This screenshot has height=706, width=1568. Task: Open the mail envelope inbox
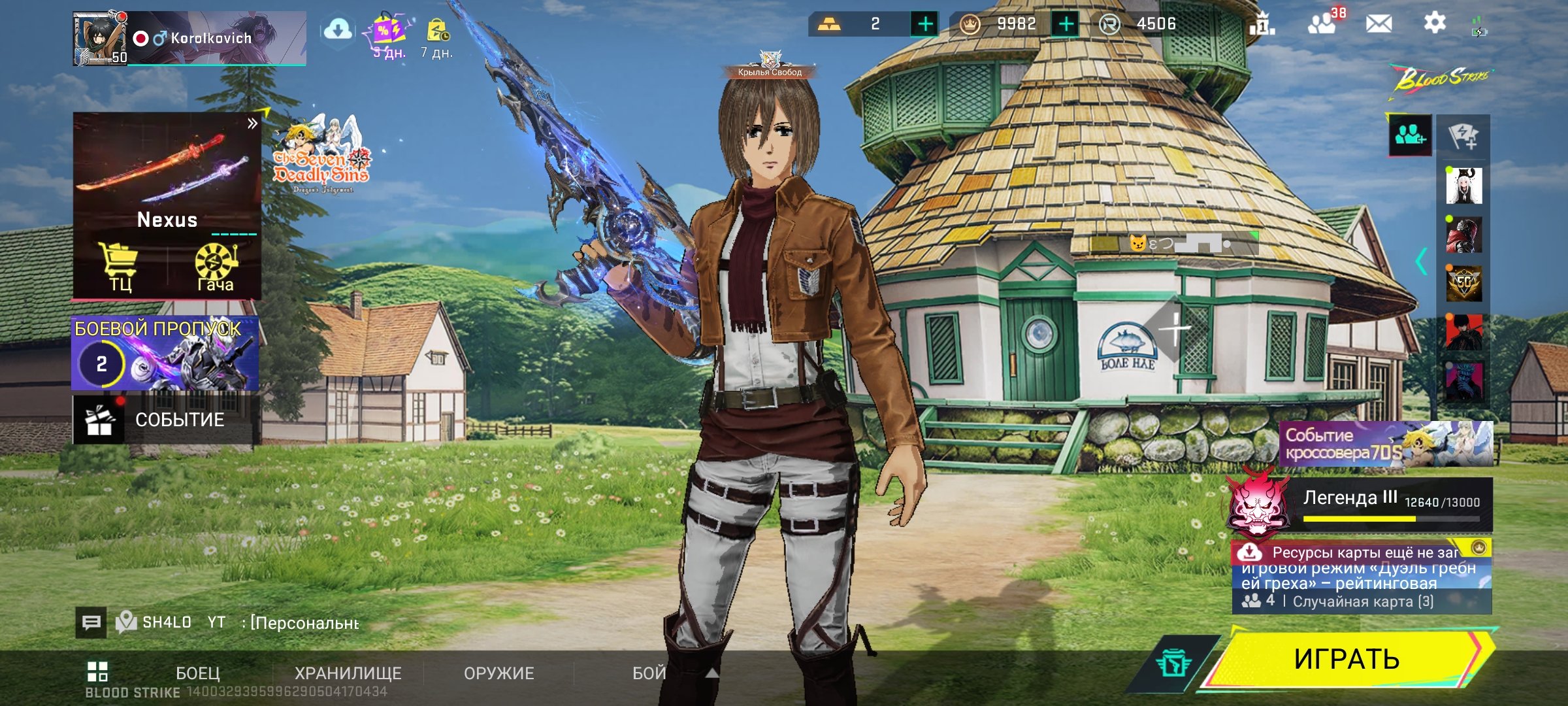pyautogui.click(x=1379, y=24)
